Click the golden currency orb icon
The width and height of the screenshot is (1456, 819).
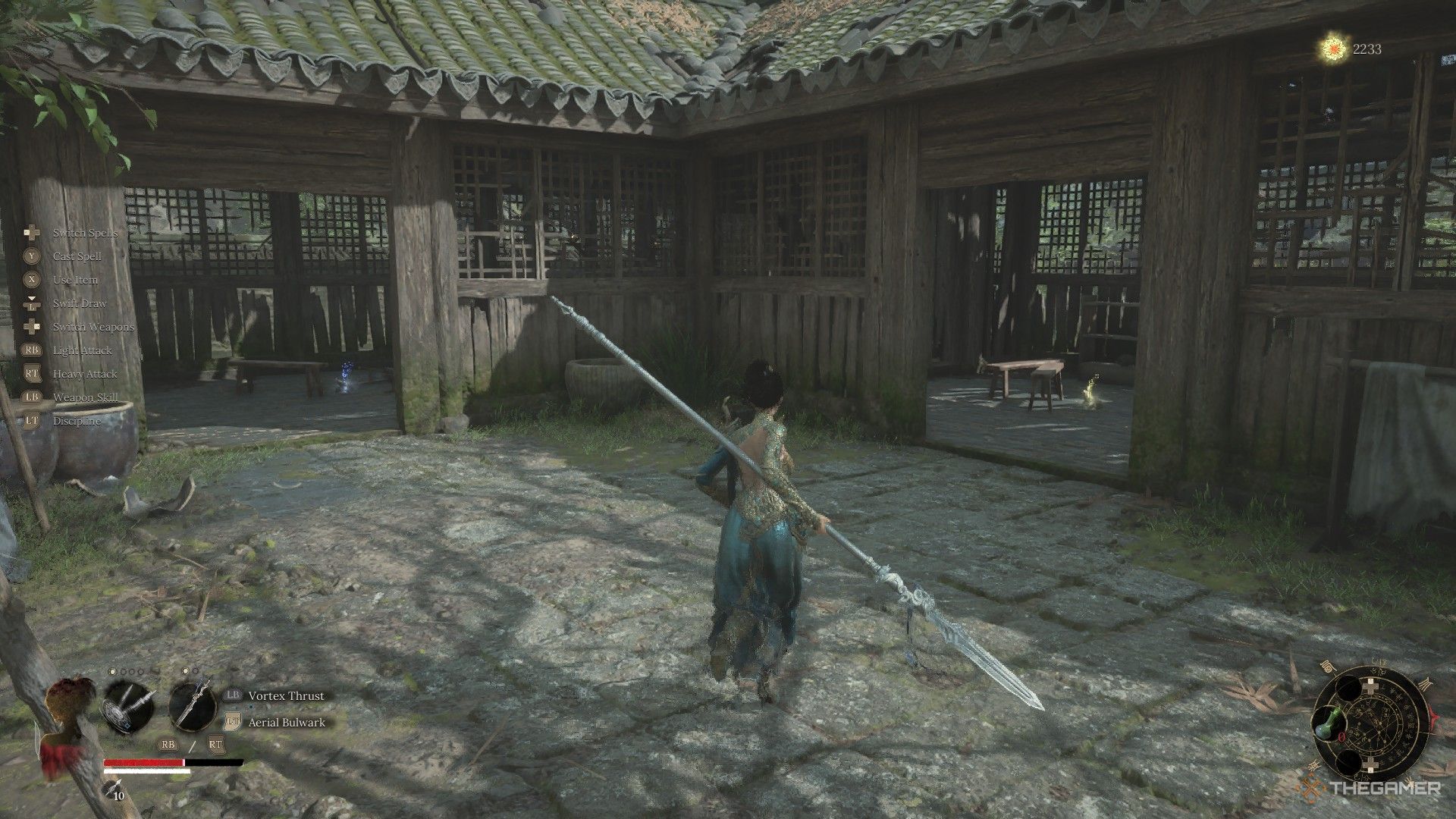click(1332, 49)
